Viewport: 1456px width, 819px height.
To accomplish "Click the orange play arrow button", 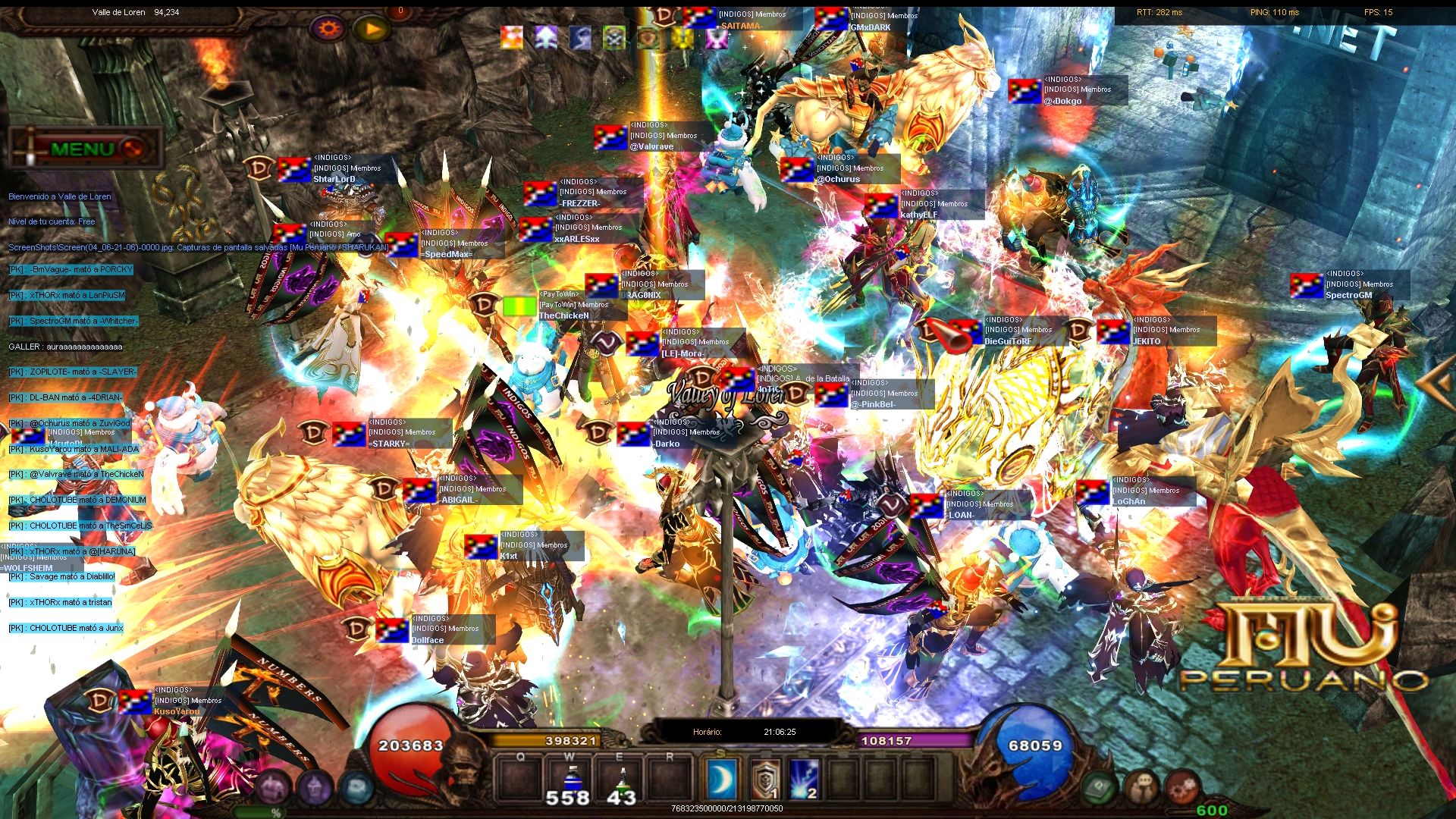I will [x=372, y=29].
